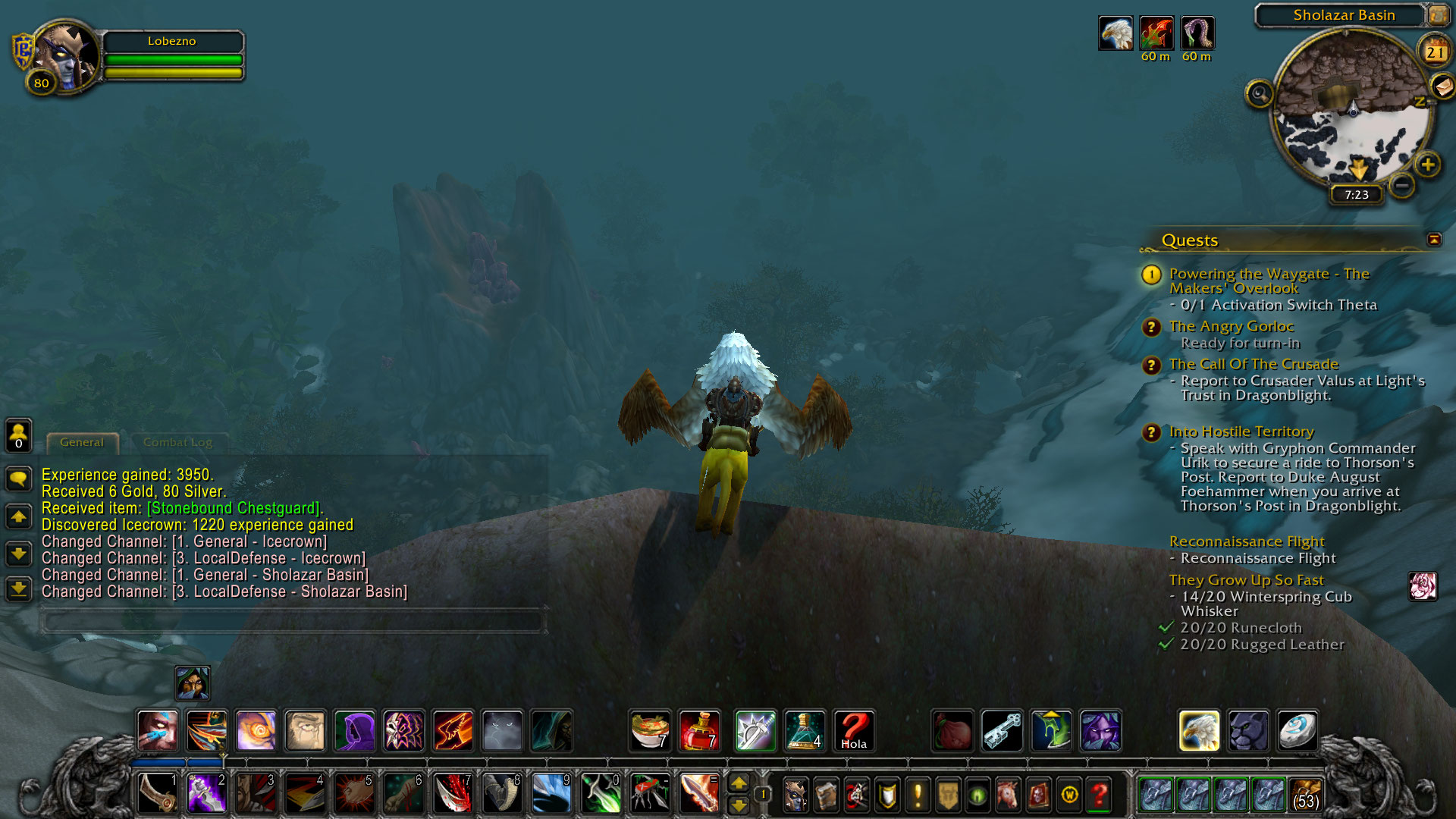The height and width of the screenshot is (819, 1456).
Task: Switch to the Combat Log chat tab
Action: pos(177,442)
